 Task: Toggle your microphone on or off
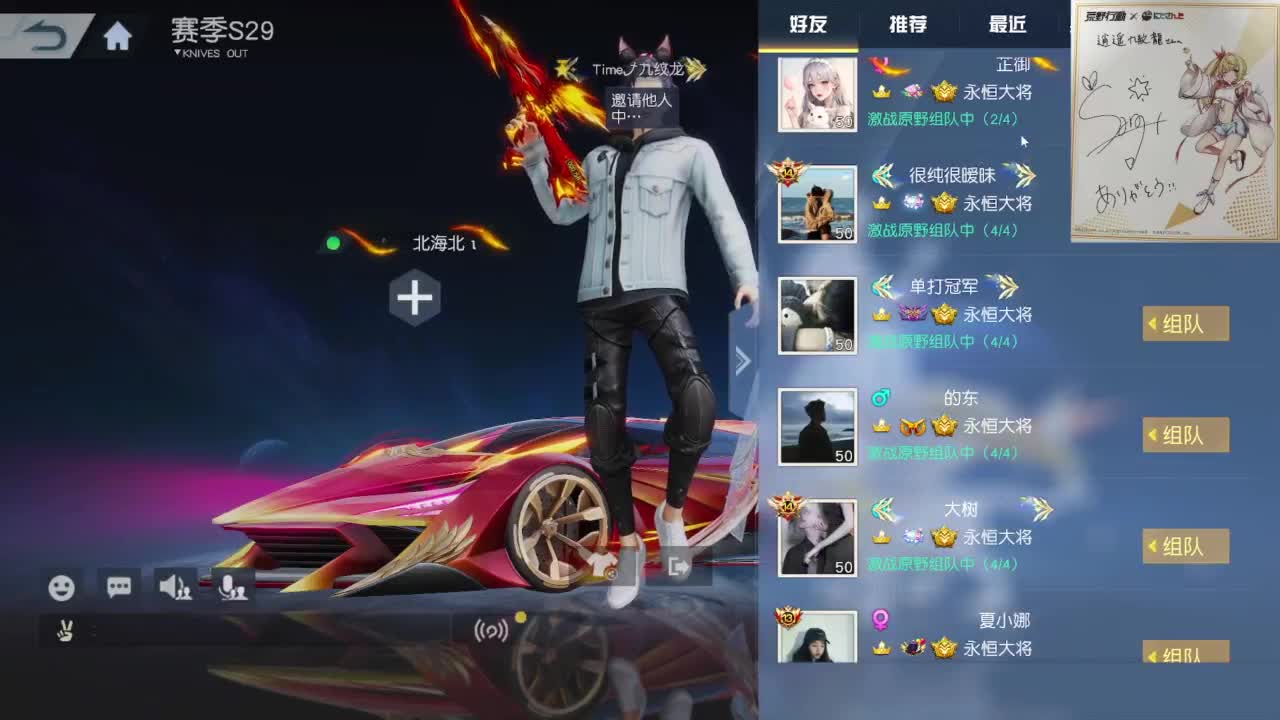(232, 588)
